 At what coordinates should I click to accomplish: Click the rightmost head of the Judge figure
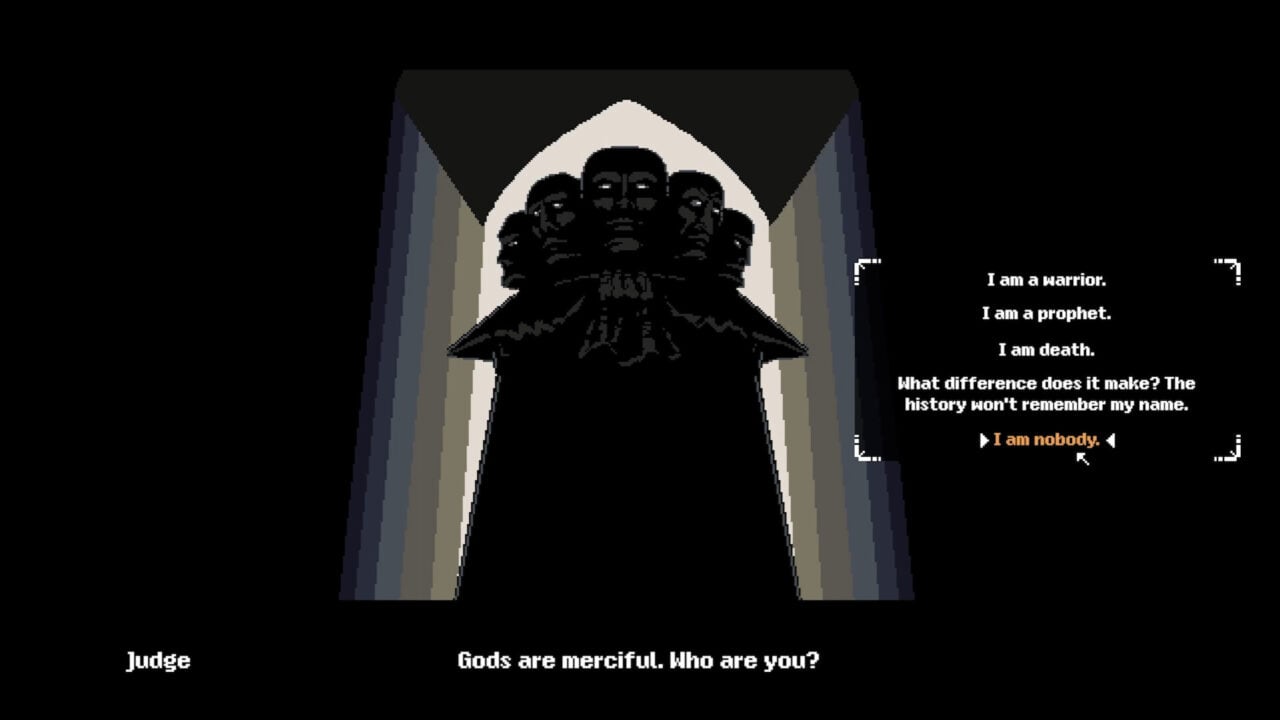pos(737,250)
